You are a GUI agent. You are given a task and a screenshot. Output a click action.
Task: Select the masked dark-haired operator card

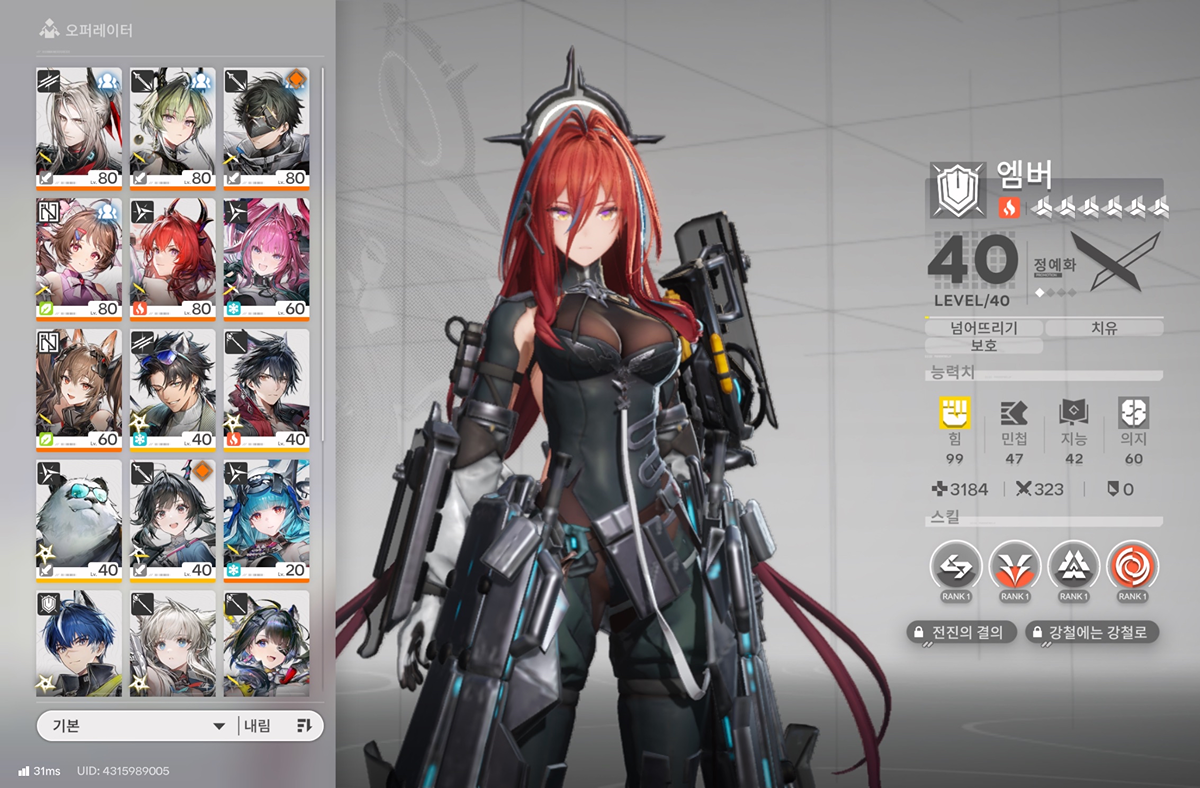(x=266, y=127)
